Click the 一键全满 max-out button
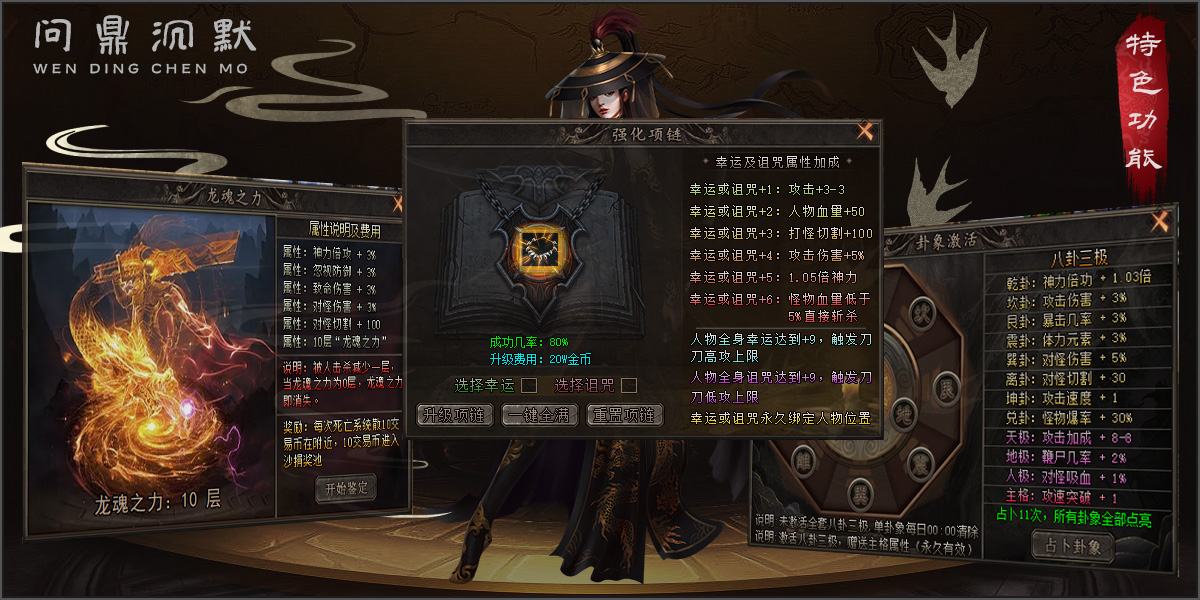Image resolution: width=1200 pixels, height=600 pixels. pos(540,415)
